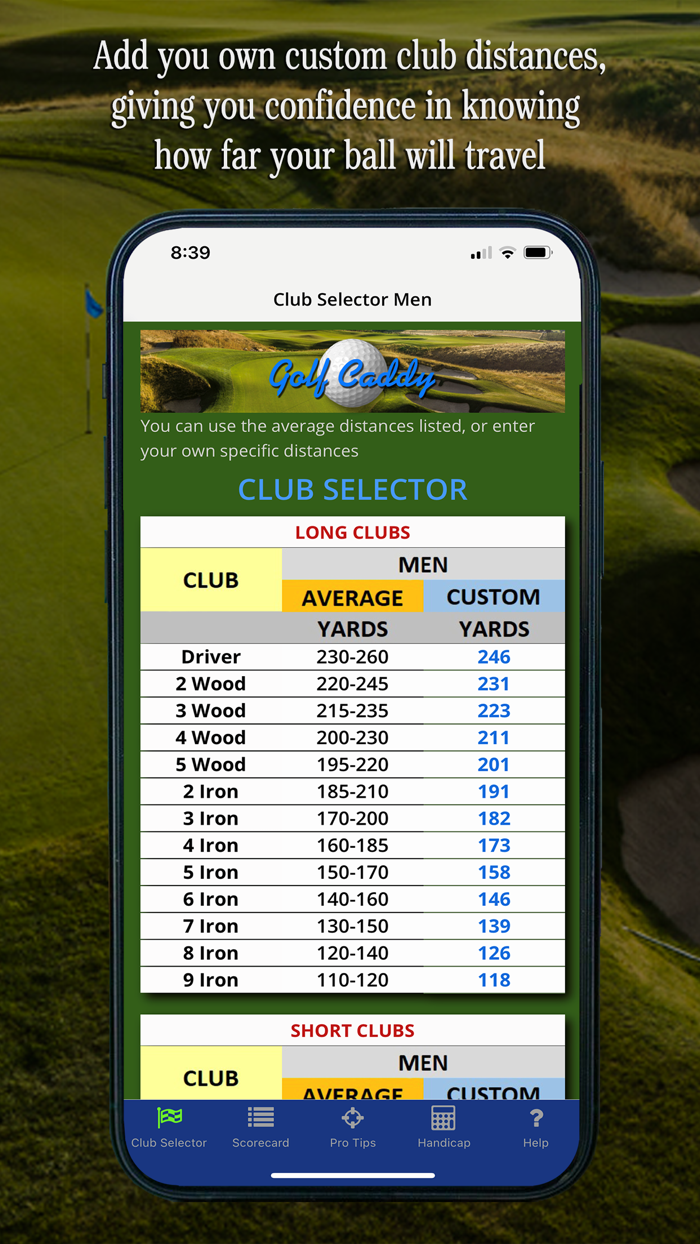The height and width of the screenshot is (1244, 700).
Task: Change the 3 Wood custom distance 223
Action: 494,711
